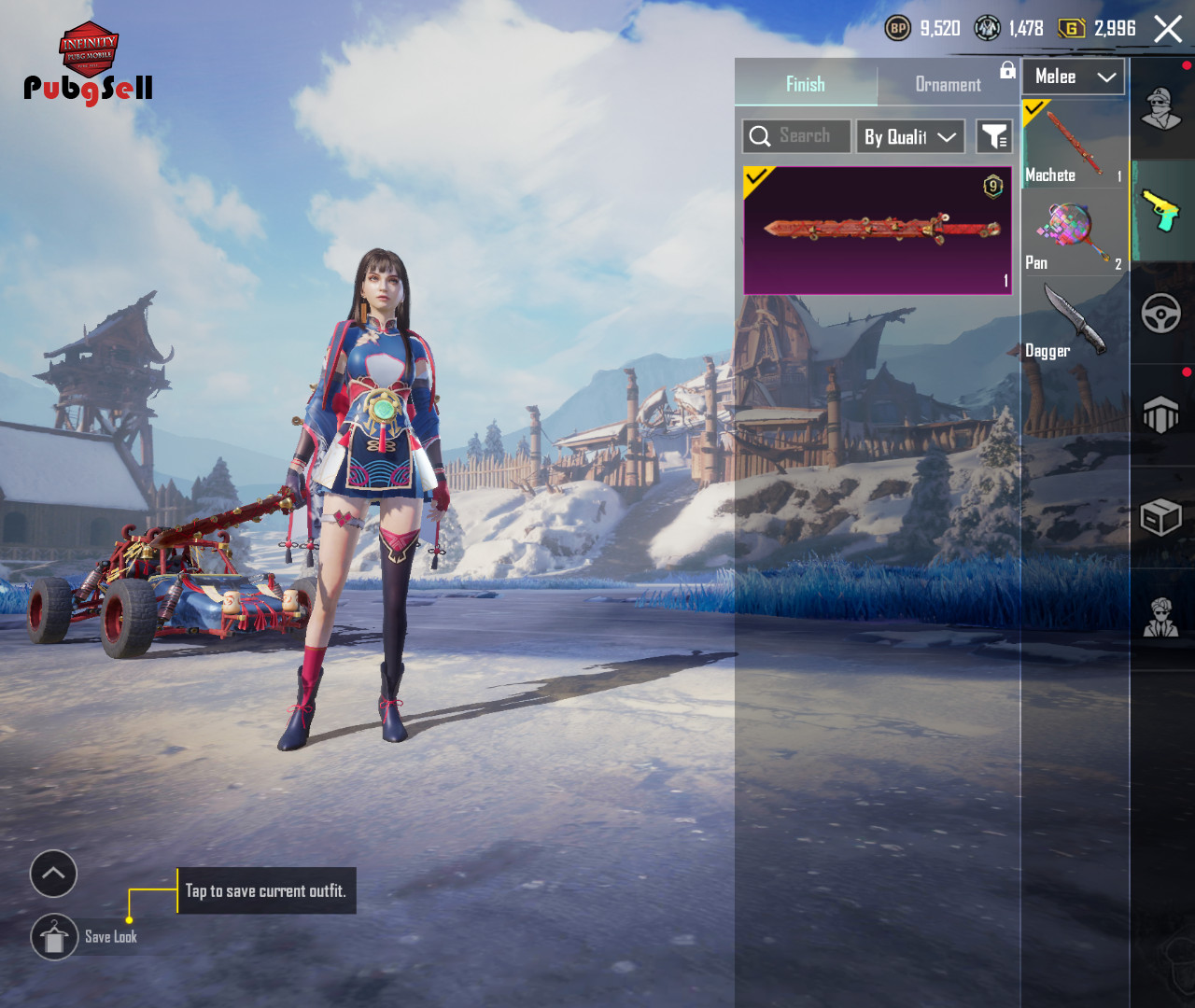Click the Search field
The width and height of the screenshot is (1195, 1008).
(x=797, y=136)
